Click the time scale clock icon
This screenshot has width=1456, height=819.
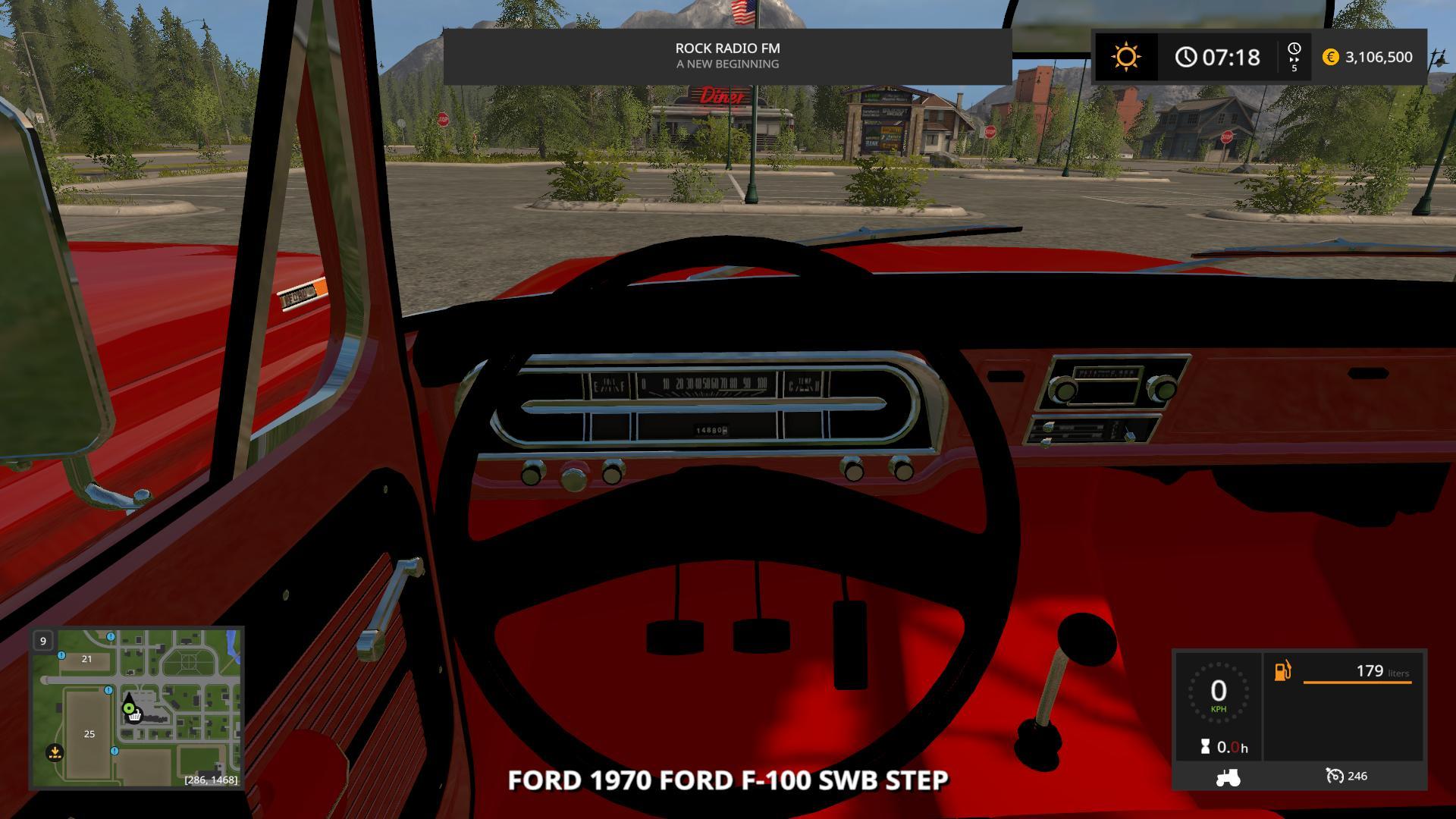1294,49
